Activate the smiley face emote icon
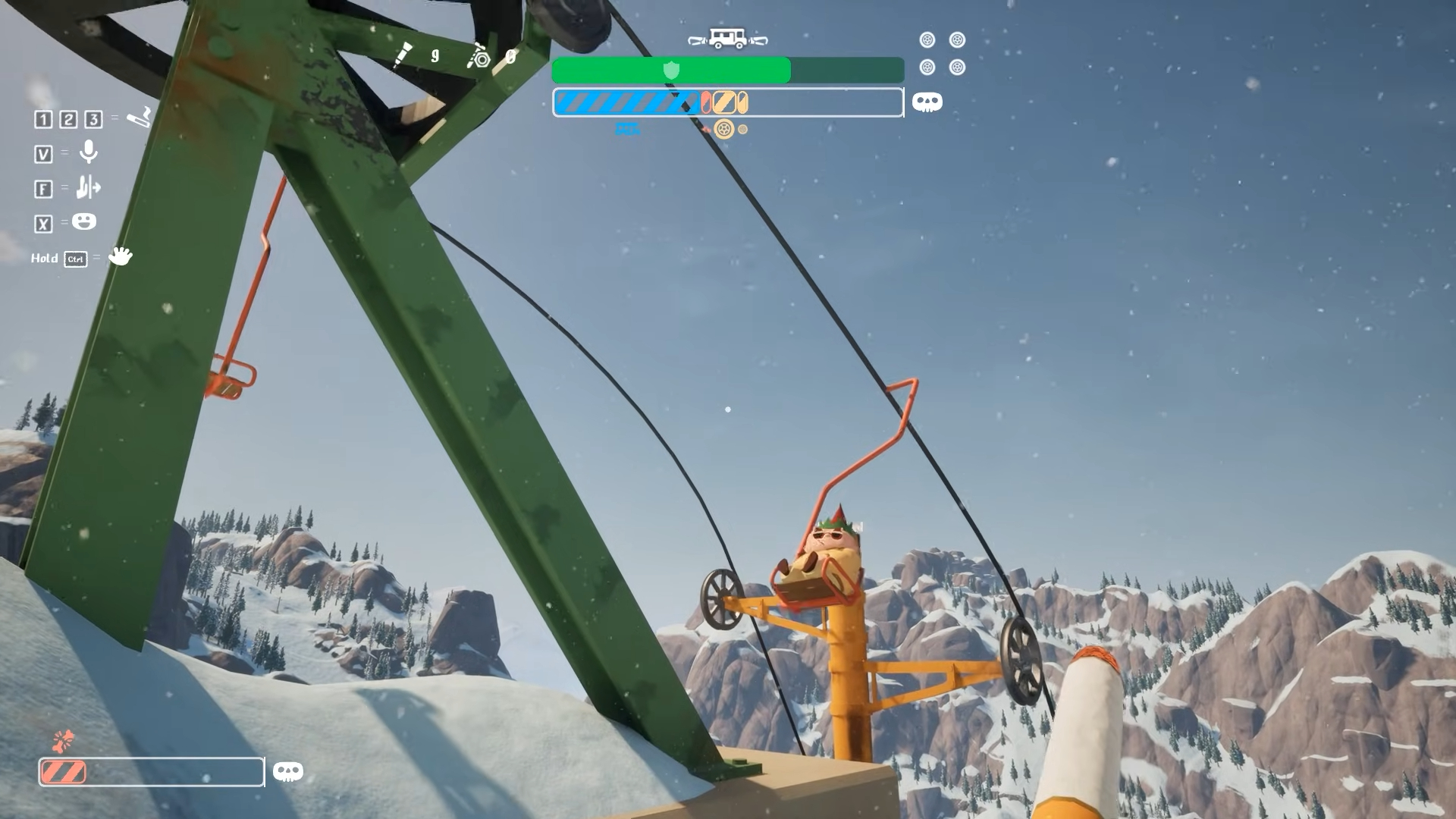This screenshot has height=819, width=1456. point(84,221)
